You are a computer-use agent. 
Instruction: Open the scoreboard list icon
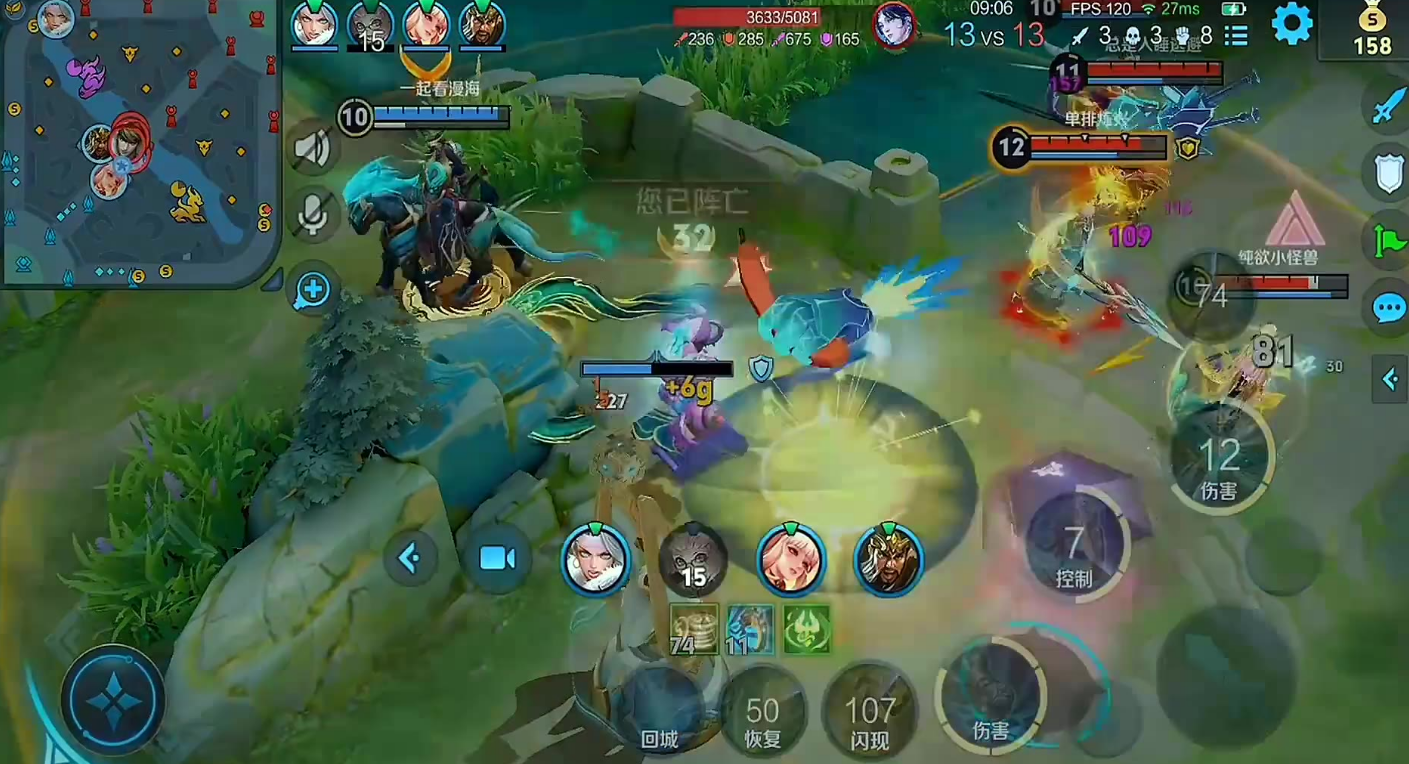click(1236, 36)
